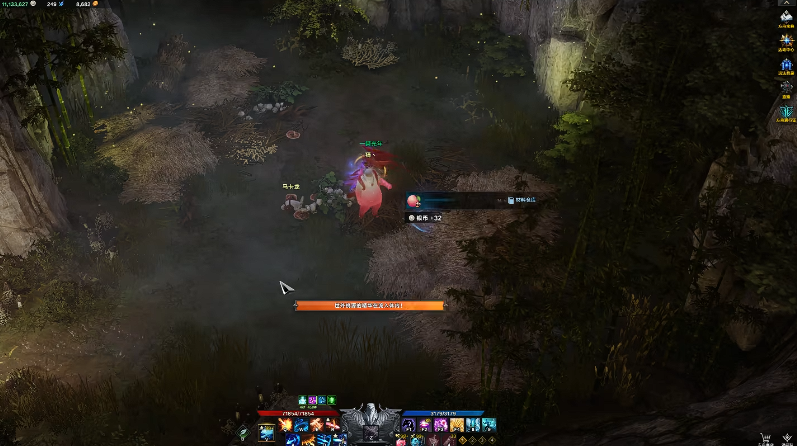Viewport: 797px width, 446px height.
Task: Activate the yellow glowing skill icon
Action: tap(457, 425)
